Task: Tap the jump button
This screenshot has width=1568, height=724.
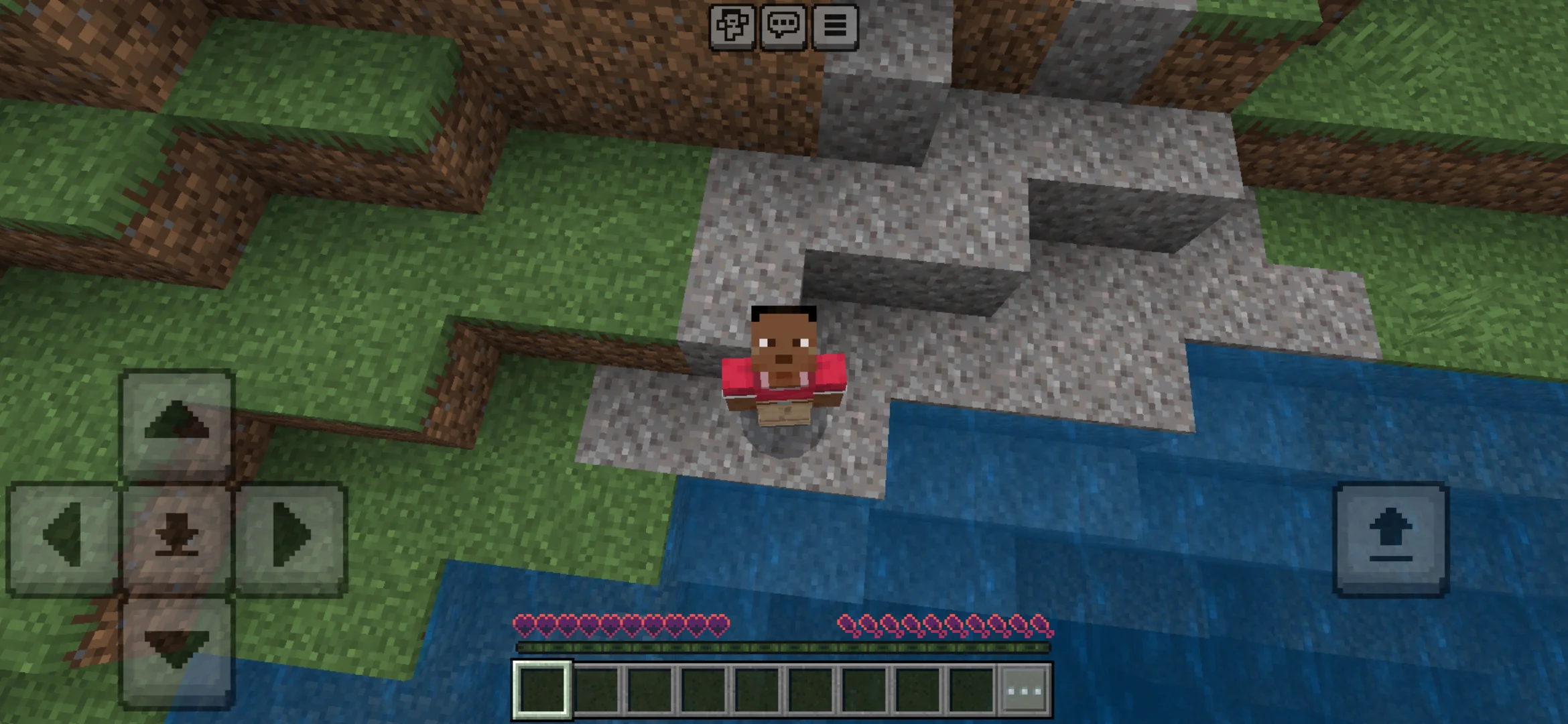Action: (x=1391, y=538)
